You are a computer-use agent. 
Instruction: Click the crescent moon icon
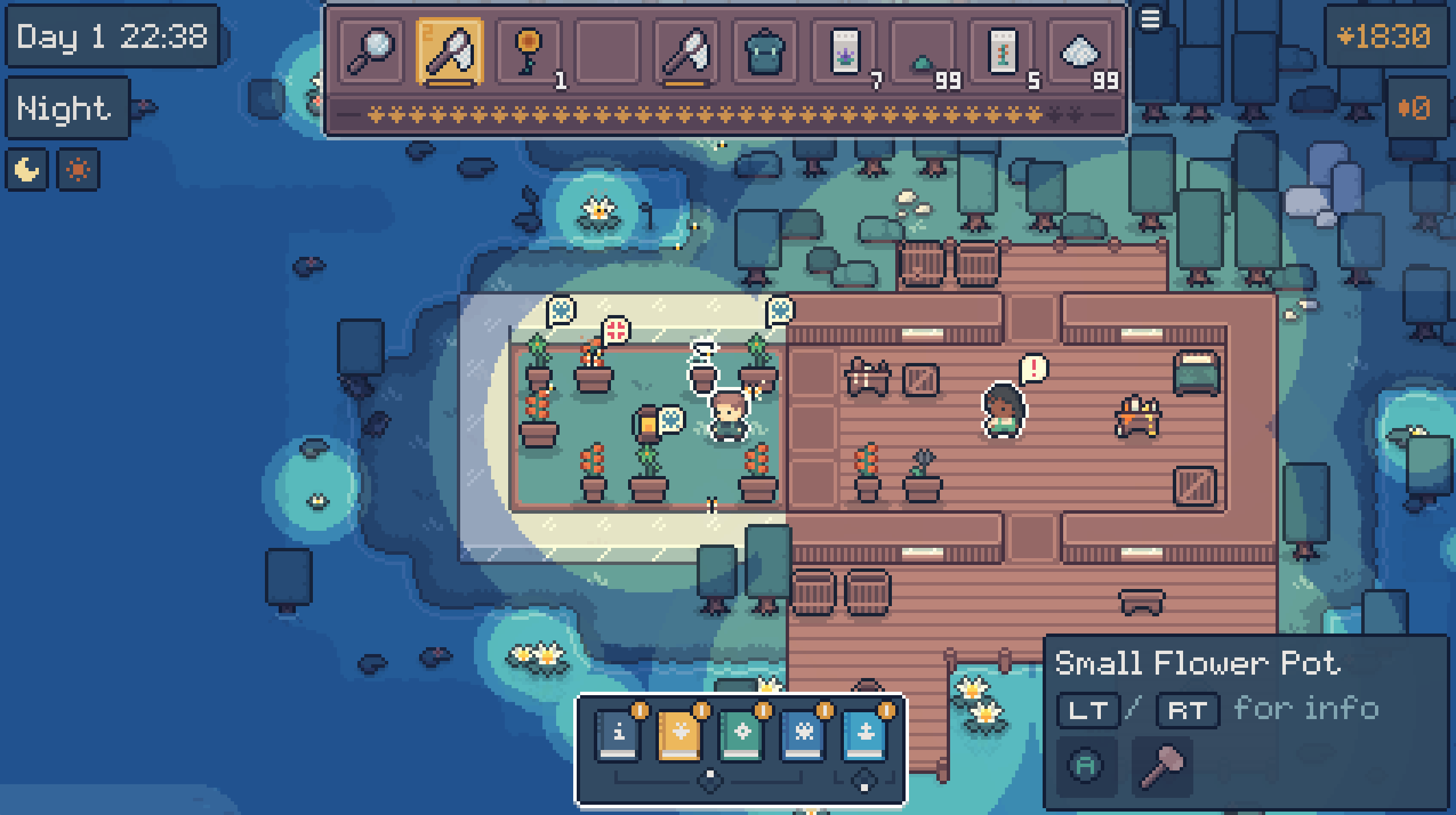(27, 170)
